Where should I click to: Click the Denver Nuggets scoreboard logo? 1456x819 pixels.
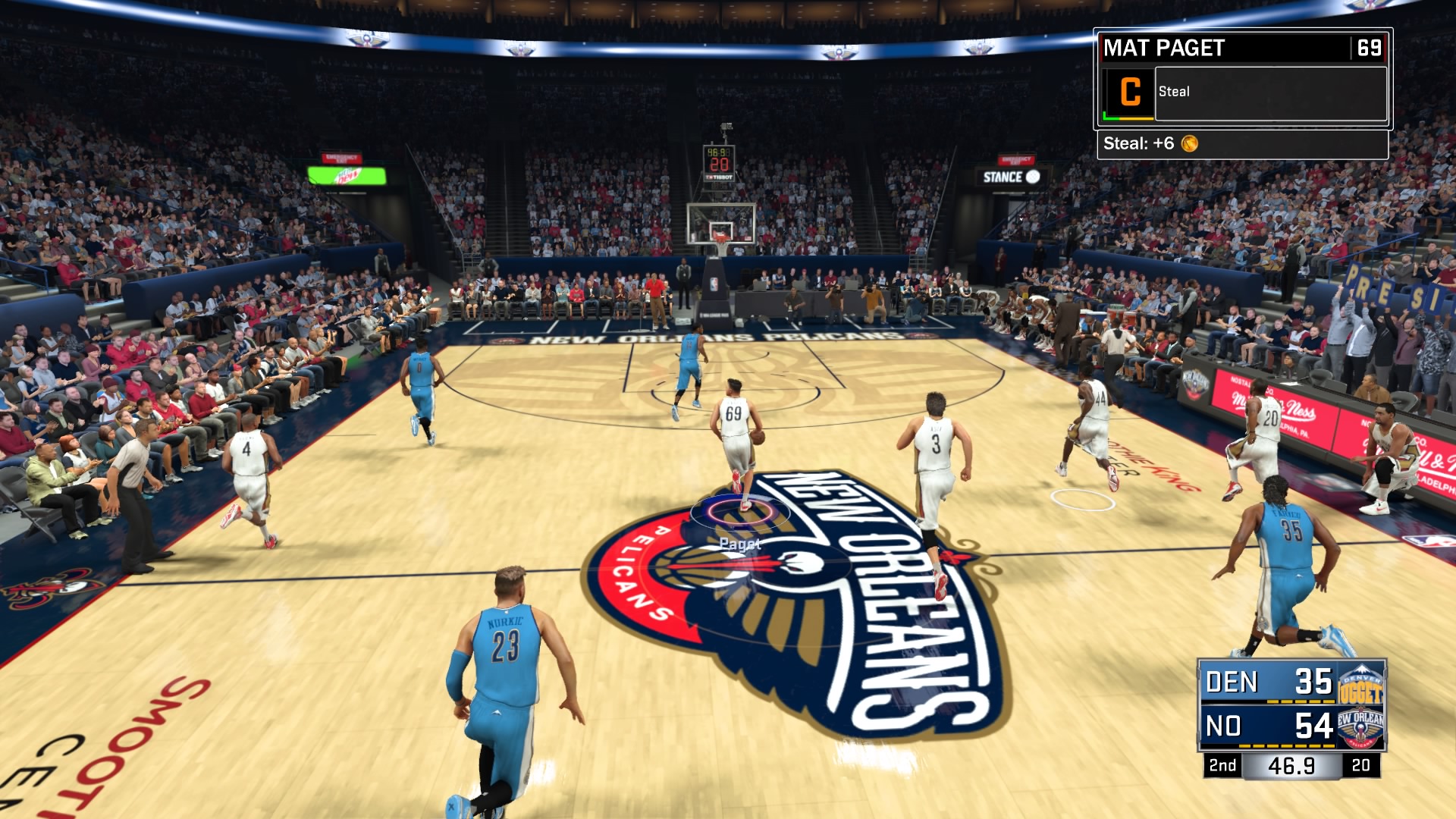(1361, 682)
